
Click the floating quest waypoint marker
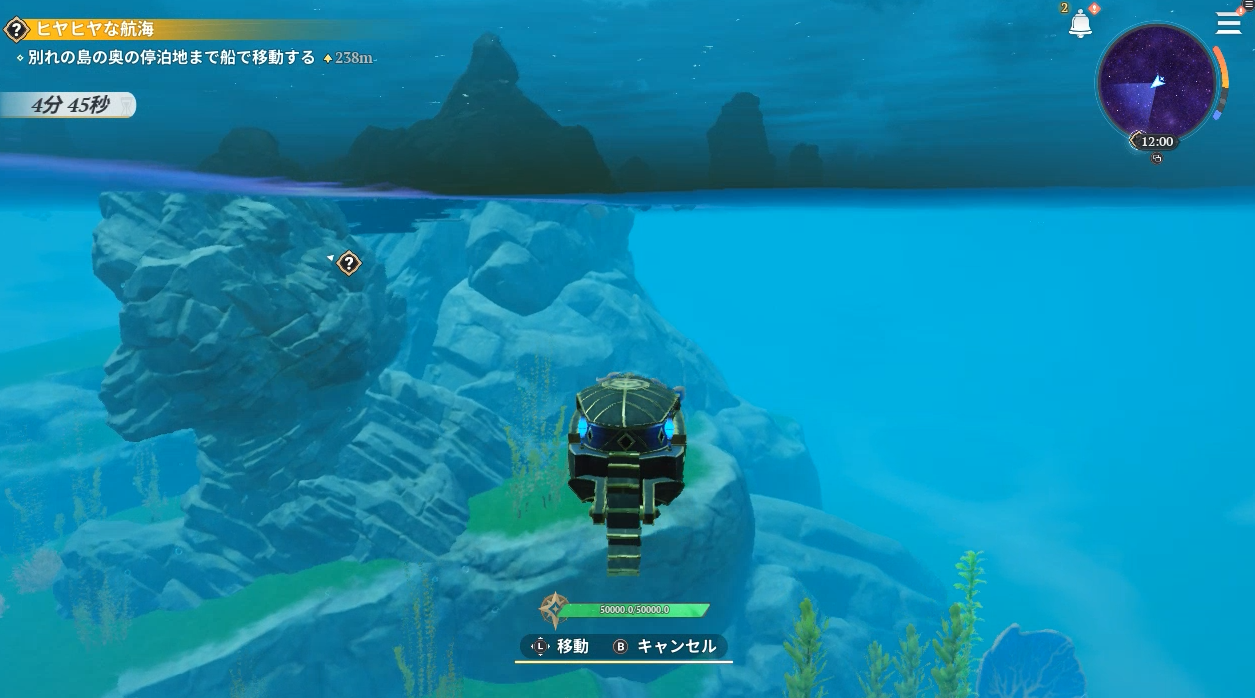(348, 263)
